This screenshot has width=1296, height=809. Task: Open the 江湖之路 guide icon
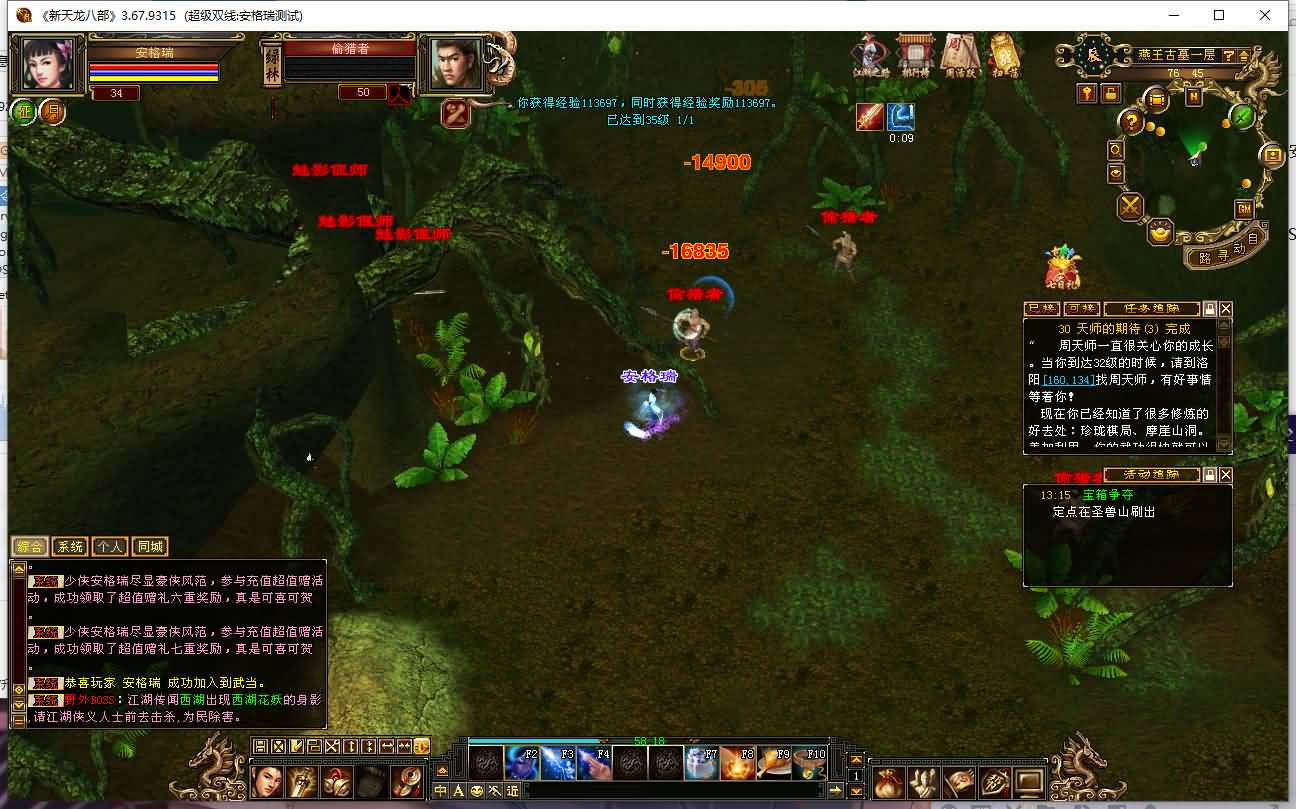[x=869, y=55]
